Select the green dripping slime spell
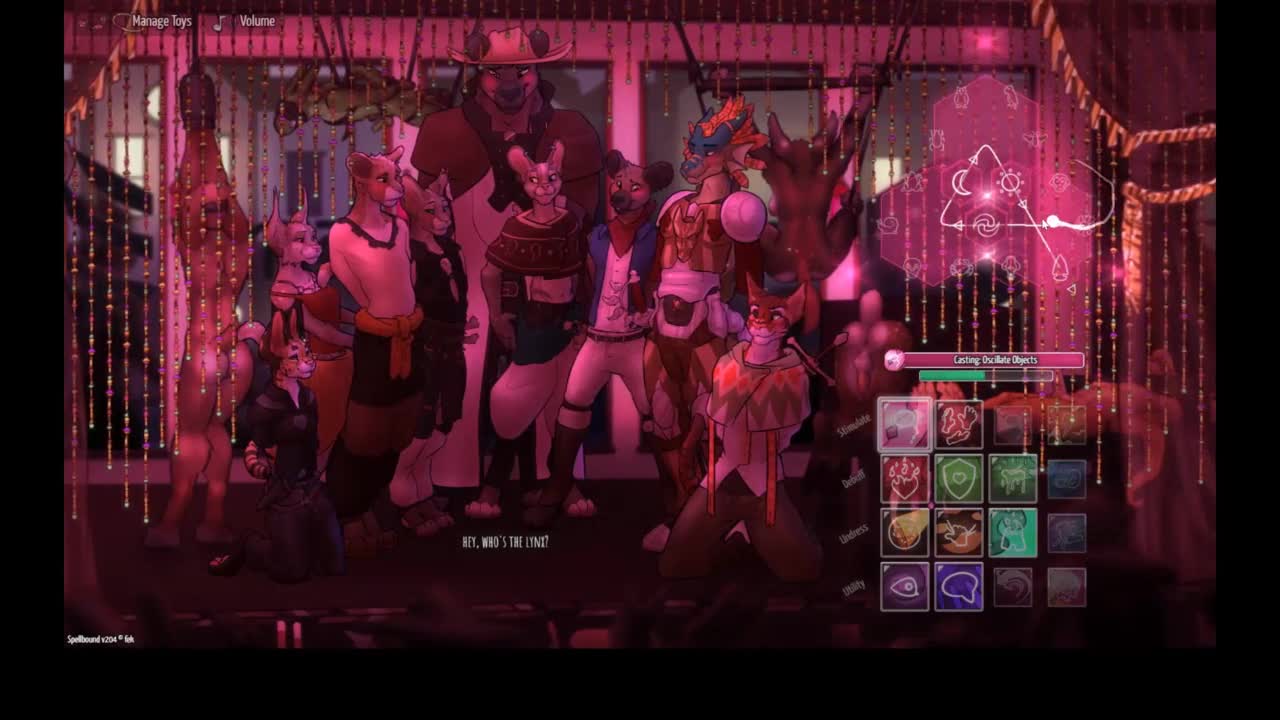 1013,479
